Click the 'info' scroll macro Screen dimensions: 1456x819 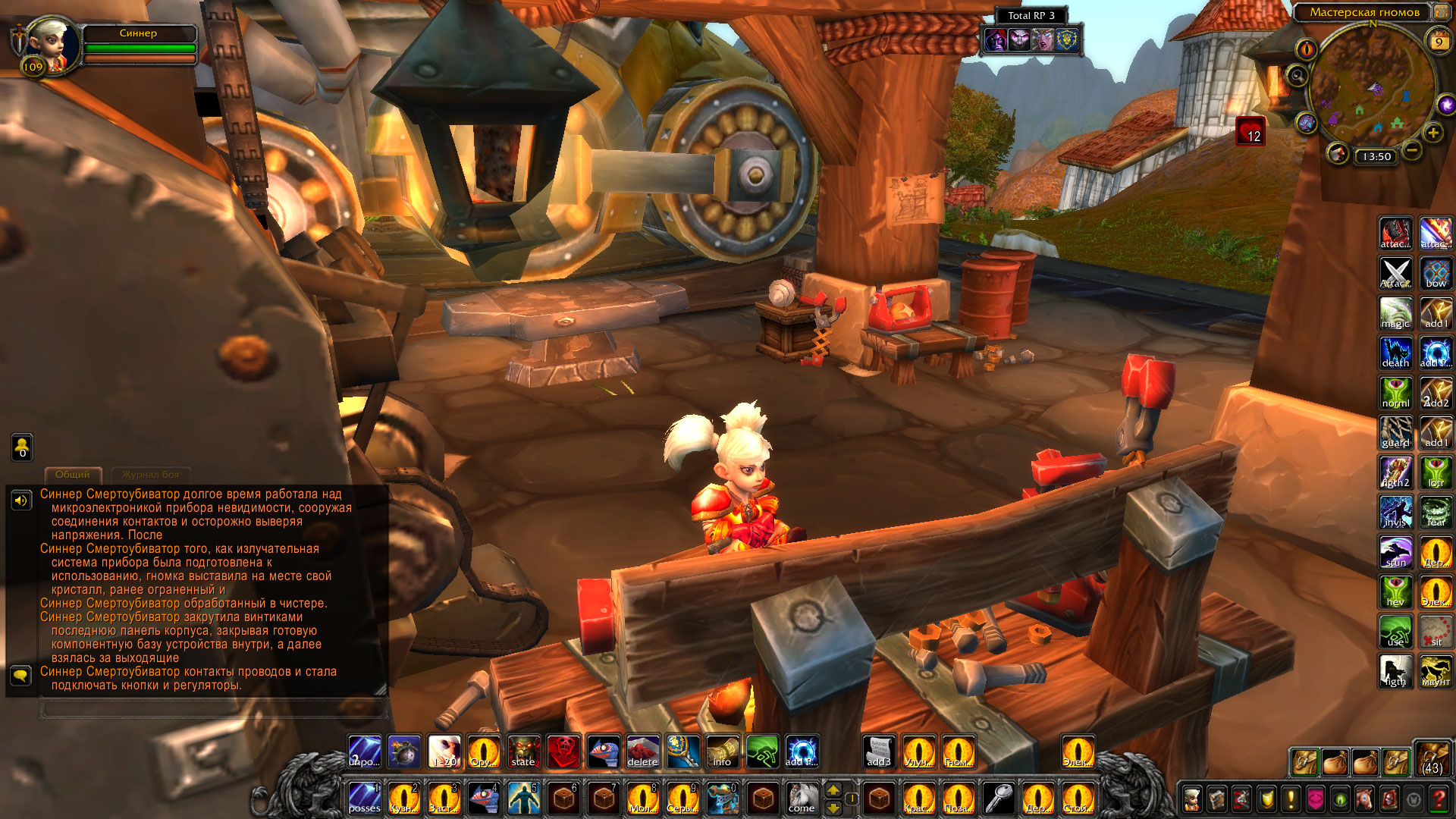[722, 752]
